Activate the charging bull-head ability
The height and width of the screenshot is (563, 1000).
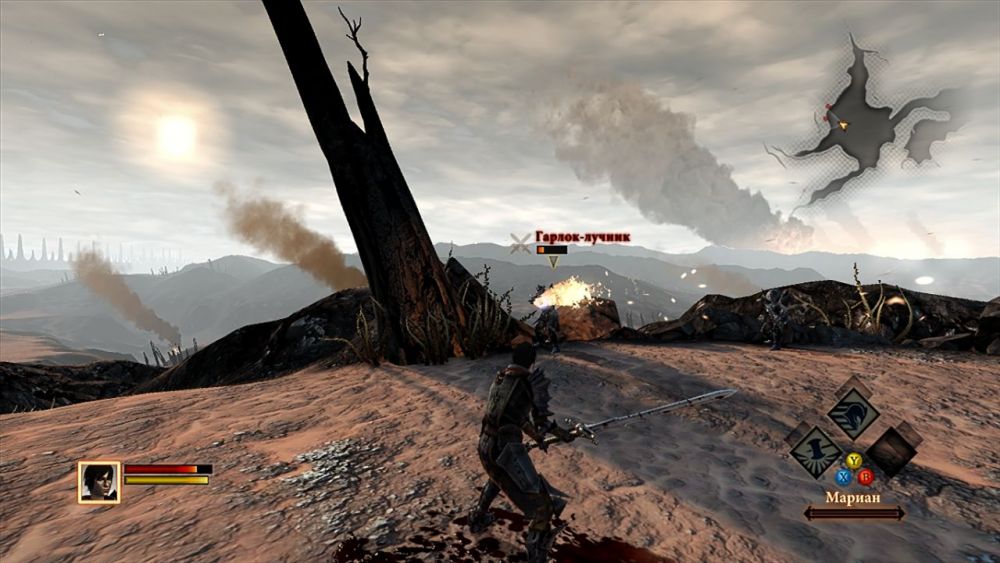(852, 411)
